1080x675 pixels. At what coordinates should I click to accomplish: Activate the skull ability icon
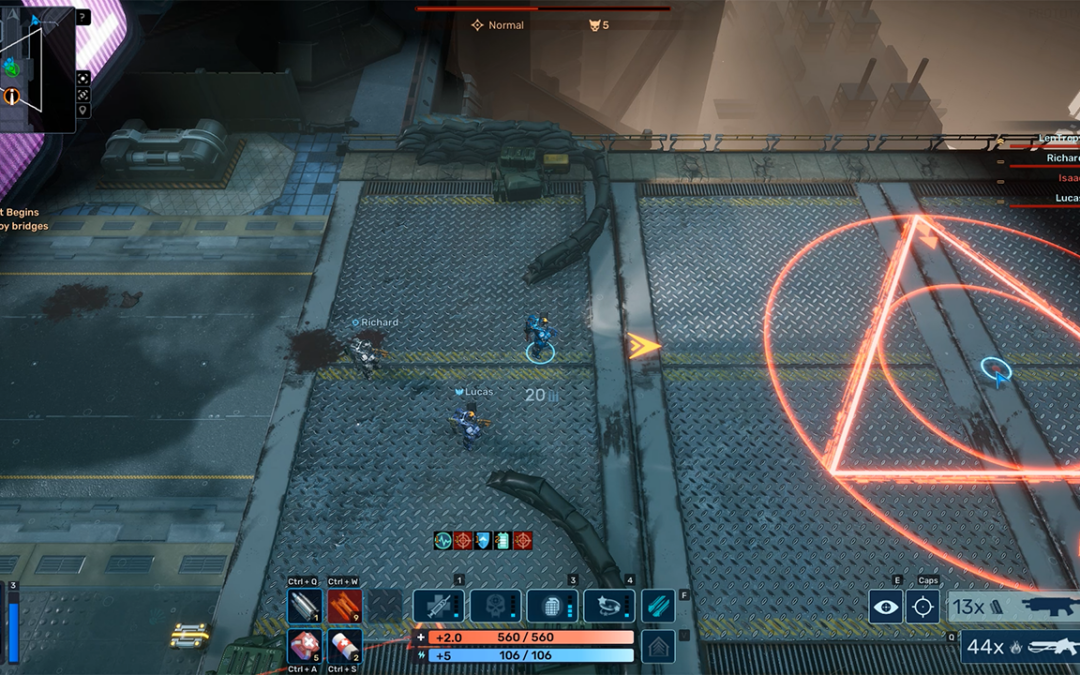tap(495, 606)
